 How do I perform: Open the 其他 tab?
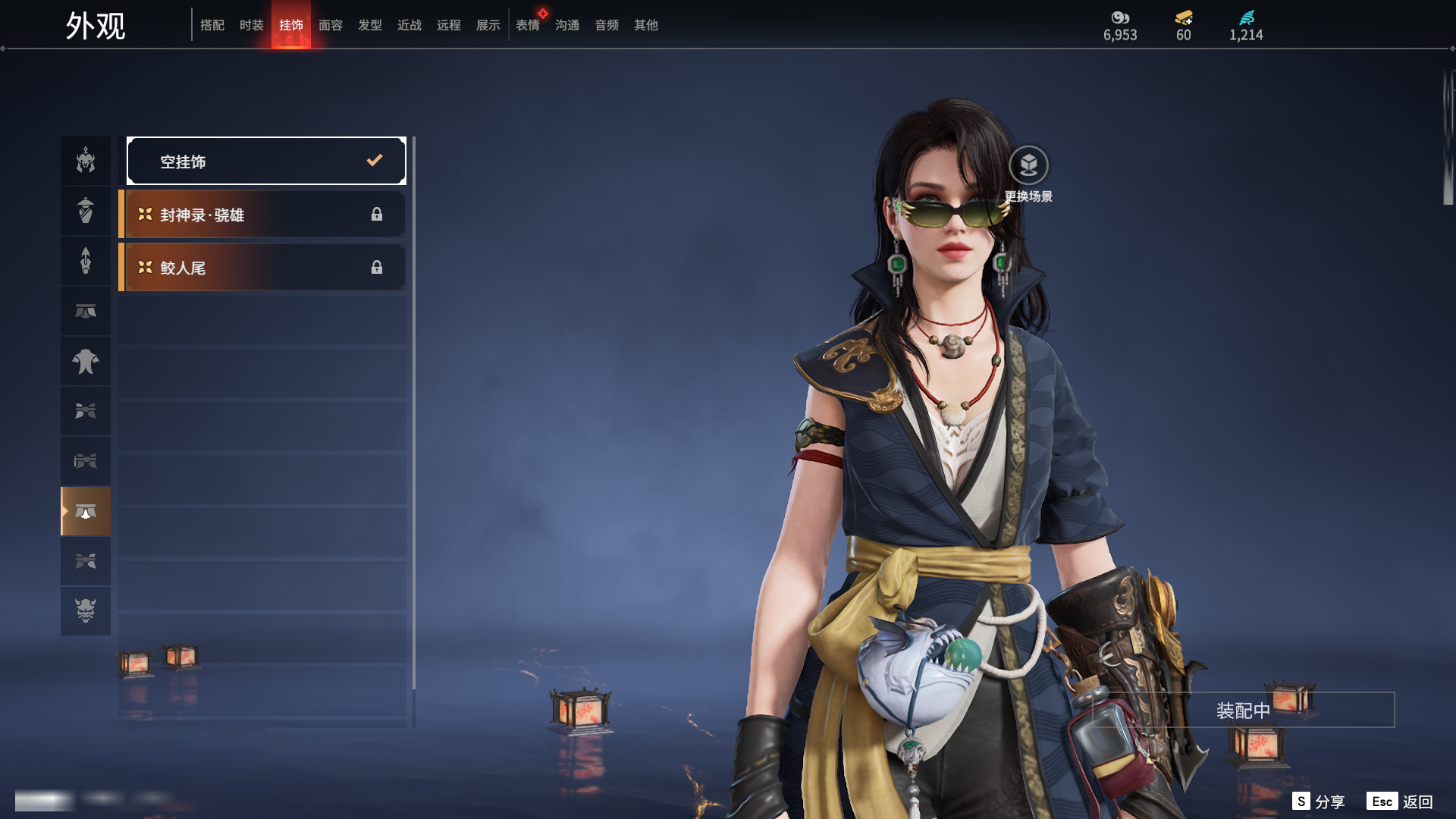click(x=646, y=25)
